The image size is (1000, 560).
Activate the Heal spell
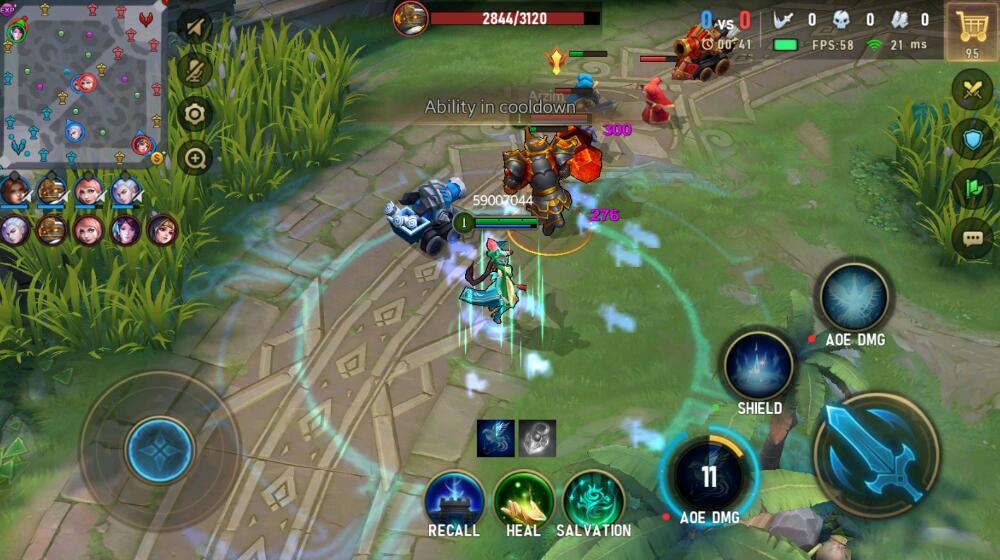[x=523, y=499]
